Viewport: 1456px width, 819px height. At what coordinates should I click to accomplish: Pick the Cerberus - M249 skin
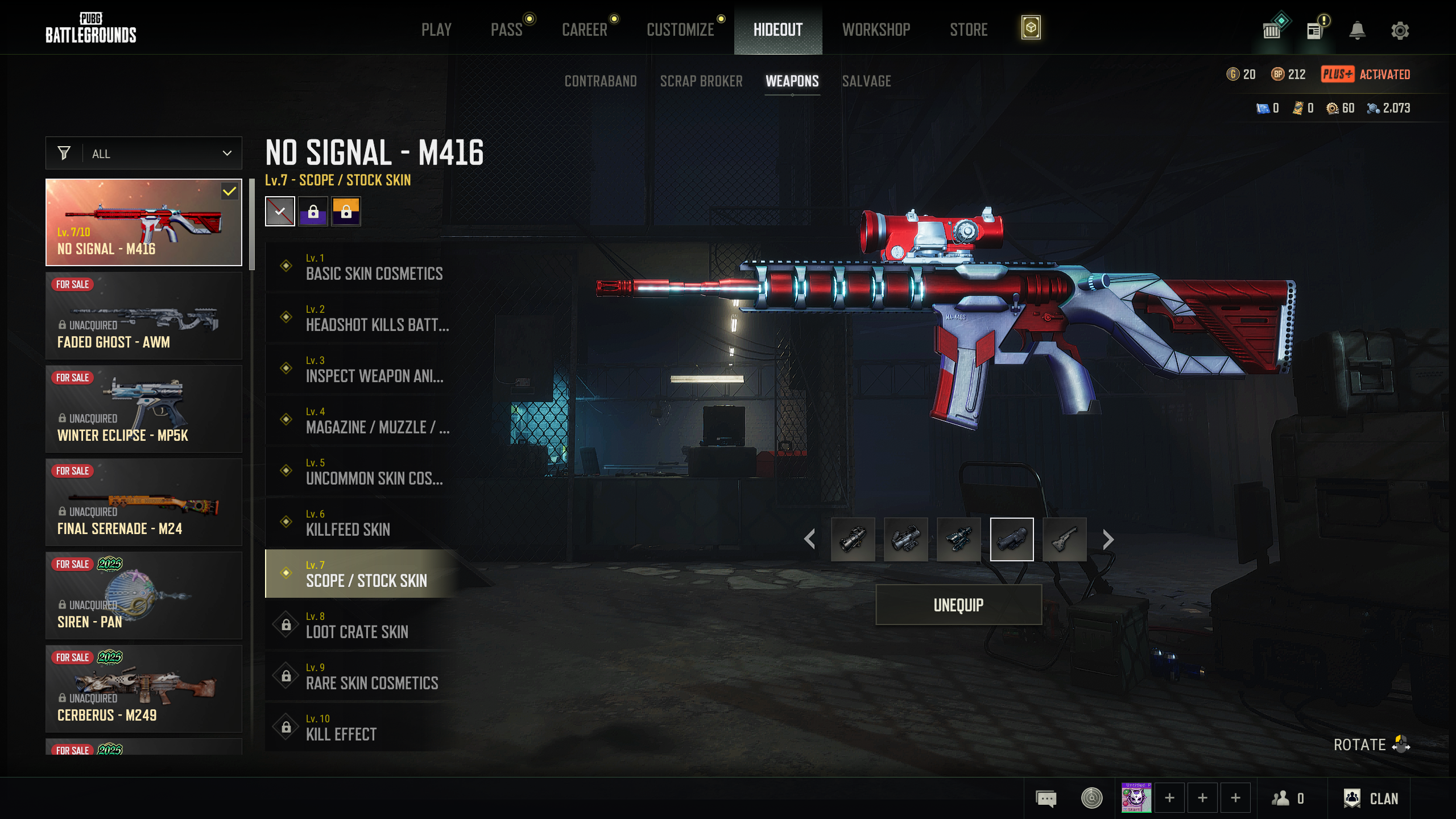(x=144, y=689)
